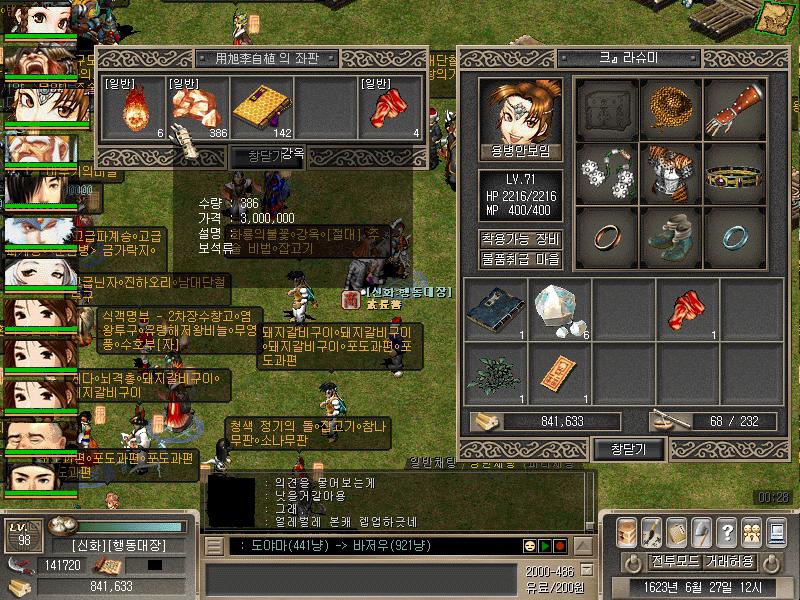Click the 착용가능 장비 button
800x600 pixels.
tap(520, 239)
